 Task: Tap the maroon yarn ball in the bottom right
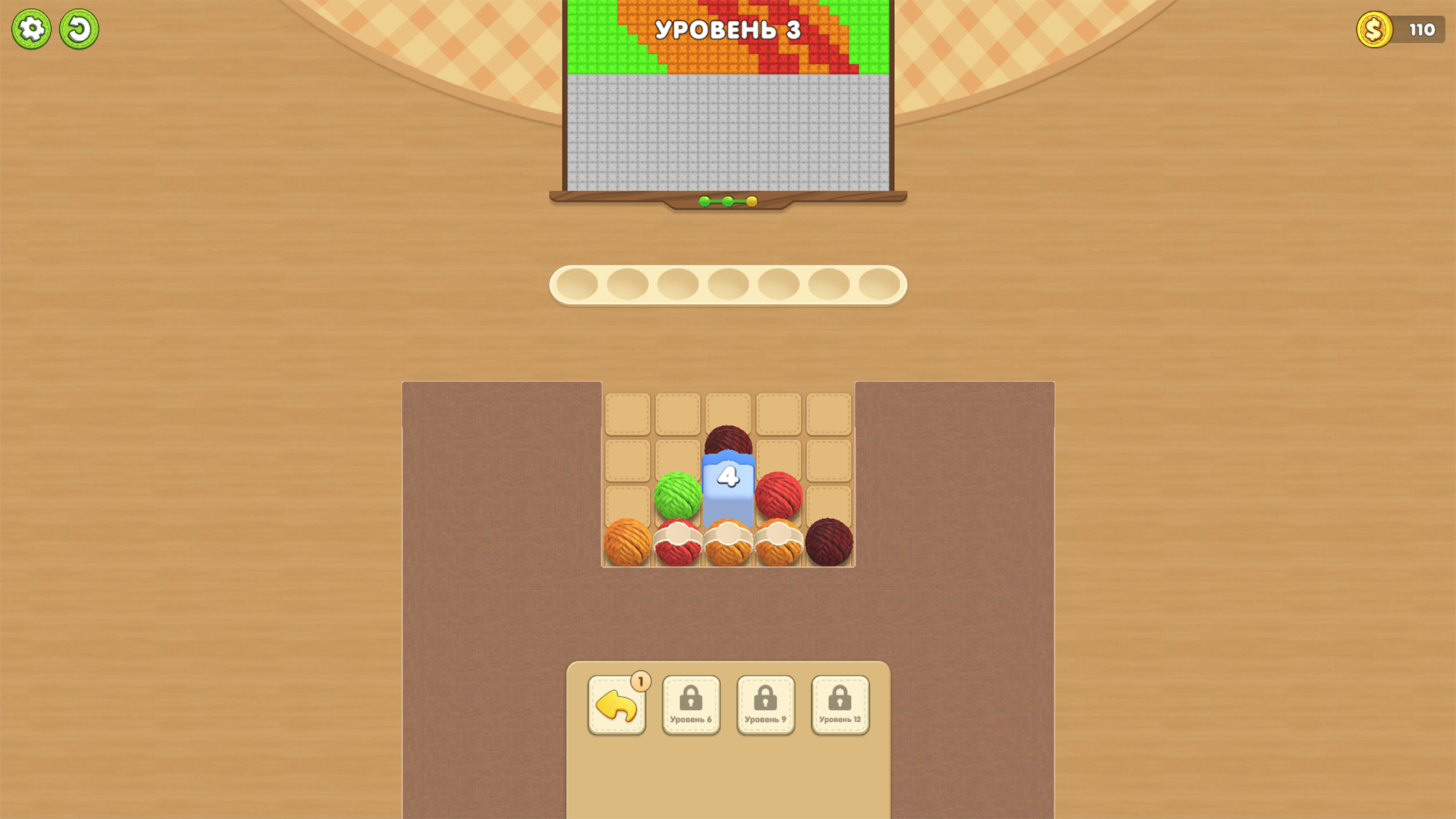tap(828, 541)
